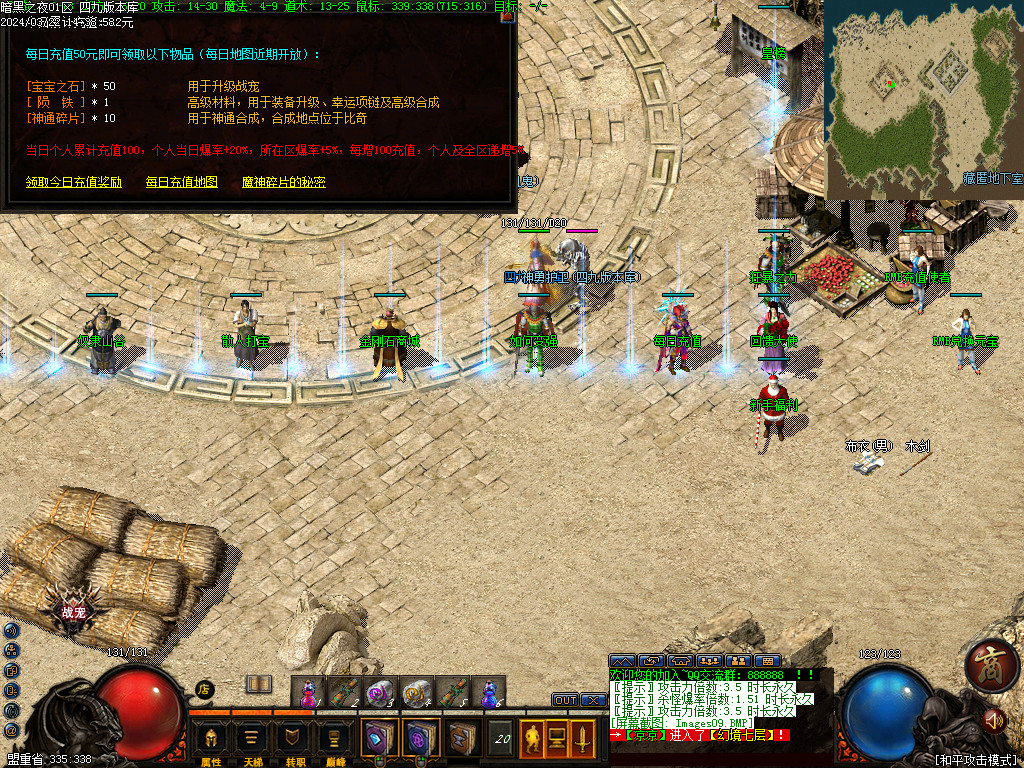Claim today's recharge reward link (领取今日充值奖励)
Viewport: 1024px width, 768px height.
[73, 182]
